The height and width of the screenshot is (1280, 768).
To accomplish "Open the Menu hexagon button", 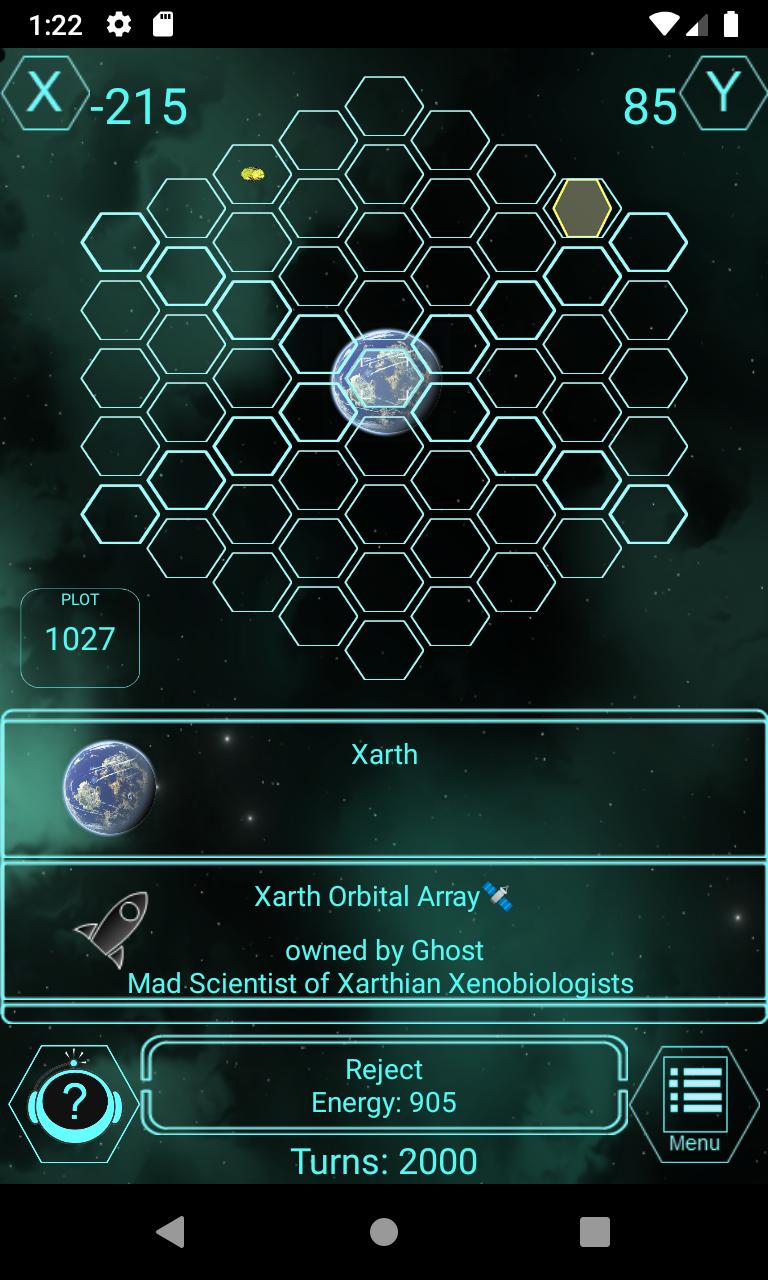I will [x=695, y=1103].
